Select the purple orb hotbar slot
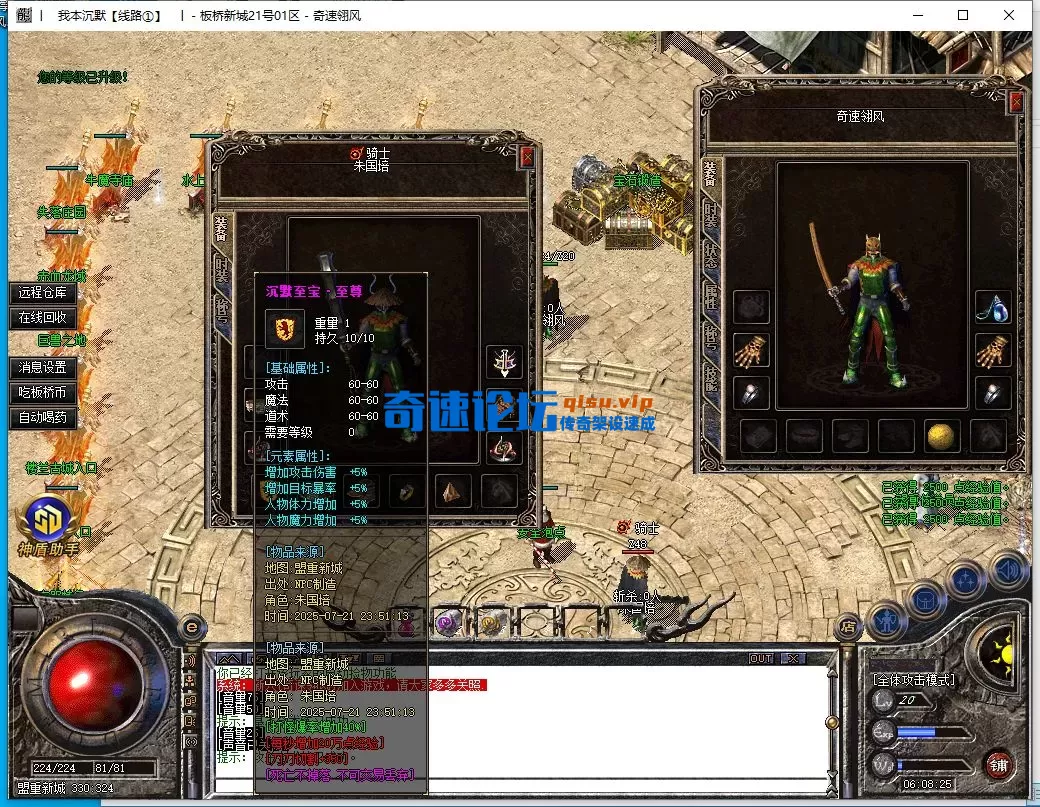This screenshot has width=1040, height=807. click(447, 622)
